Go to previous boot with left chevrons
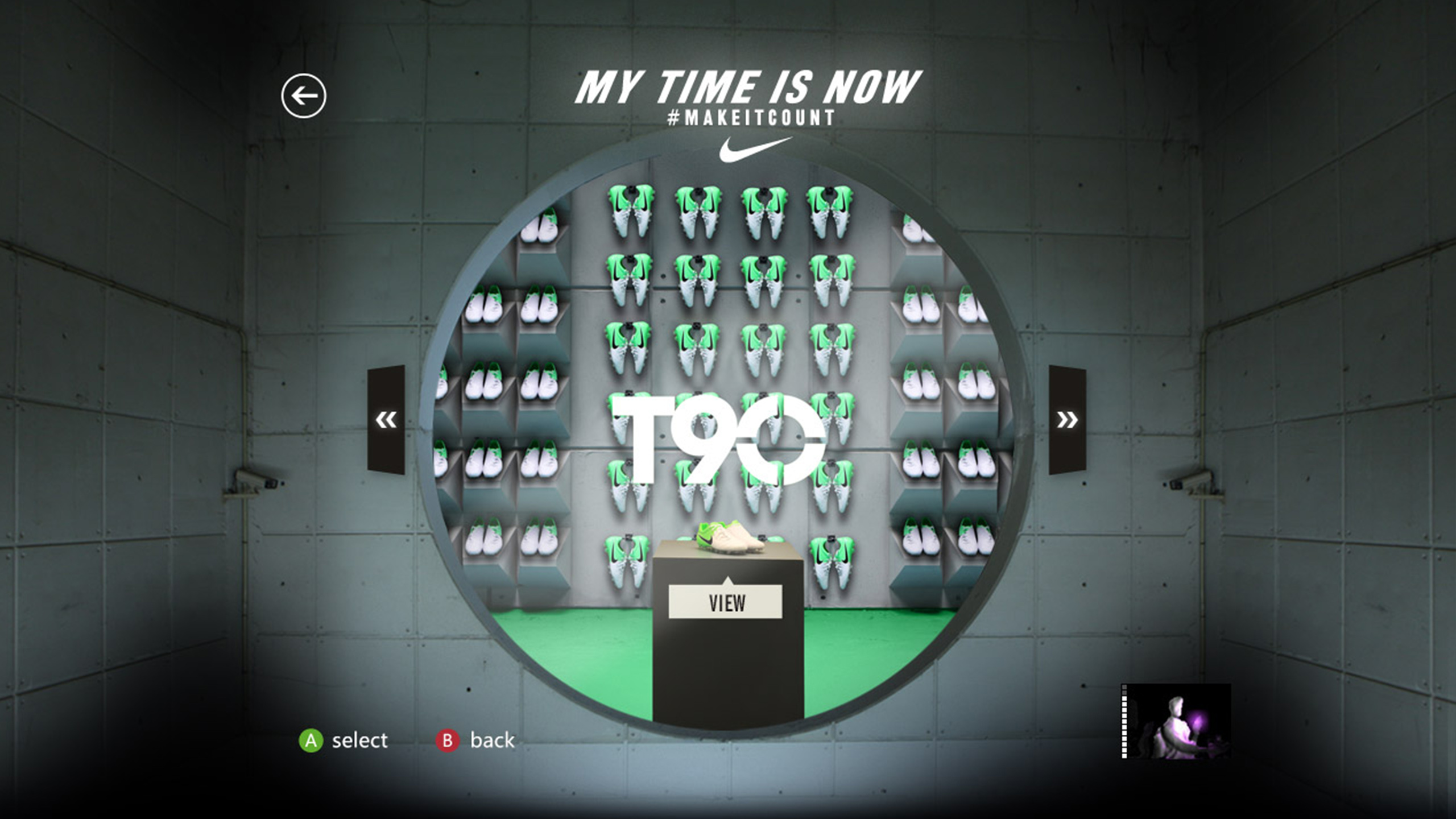 coord(386,420)
